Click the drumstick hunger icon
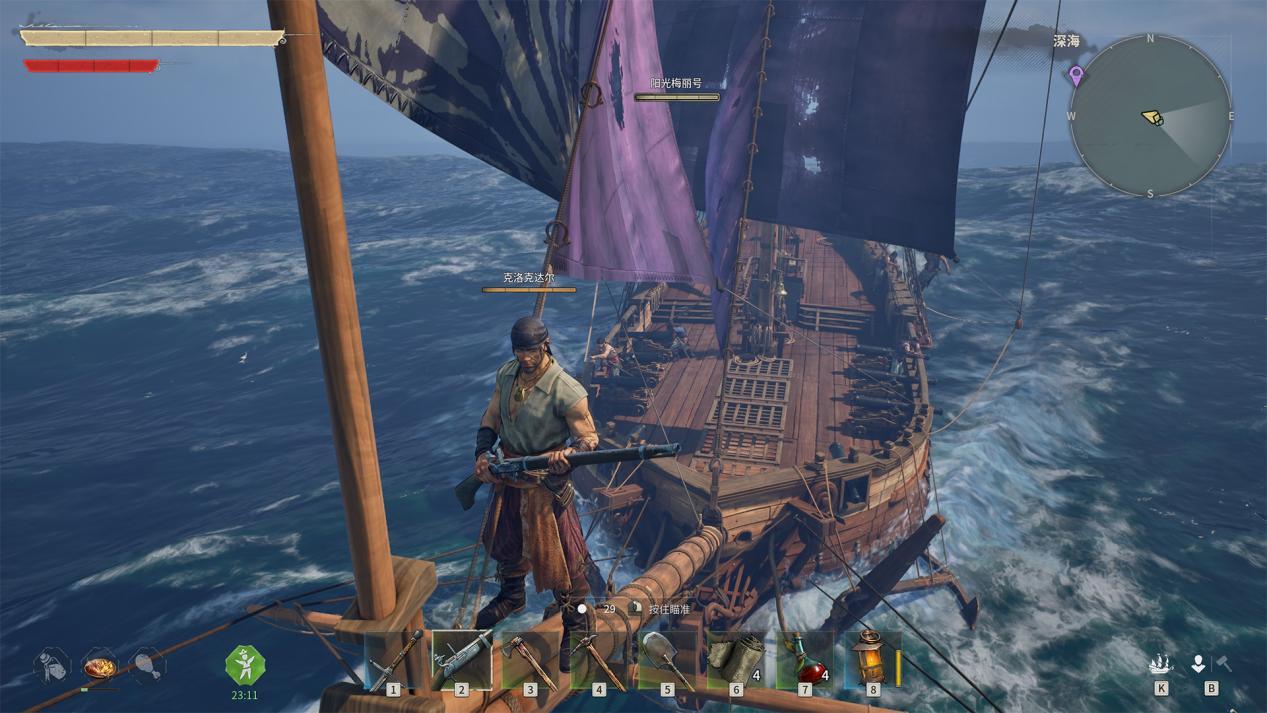The width and height of the screenshot is (1267, 713). pyautogui.click(x=147, y=664)
